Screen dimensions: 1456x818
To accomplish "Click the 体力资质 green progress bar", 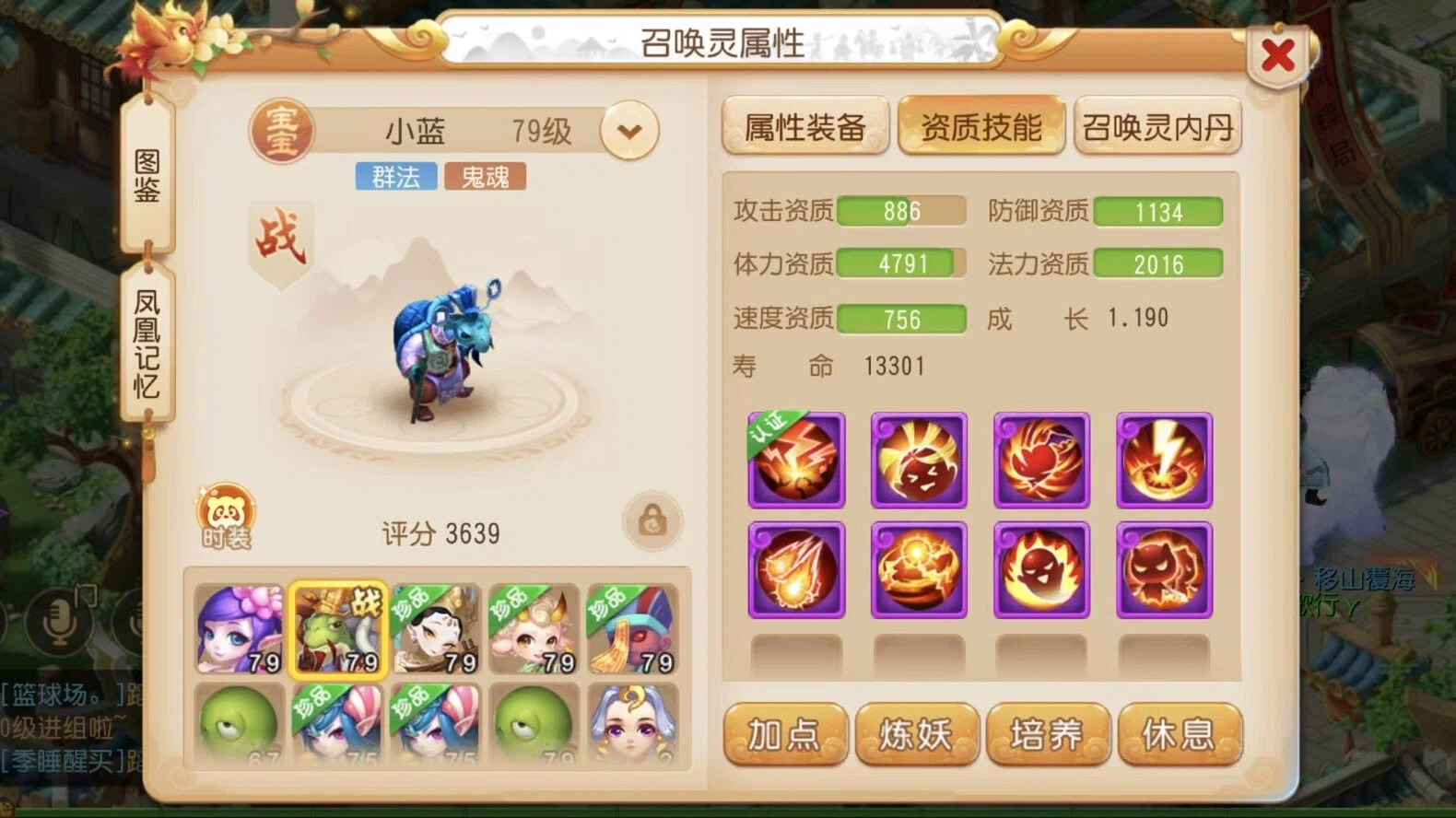I will 901,264.
